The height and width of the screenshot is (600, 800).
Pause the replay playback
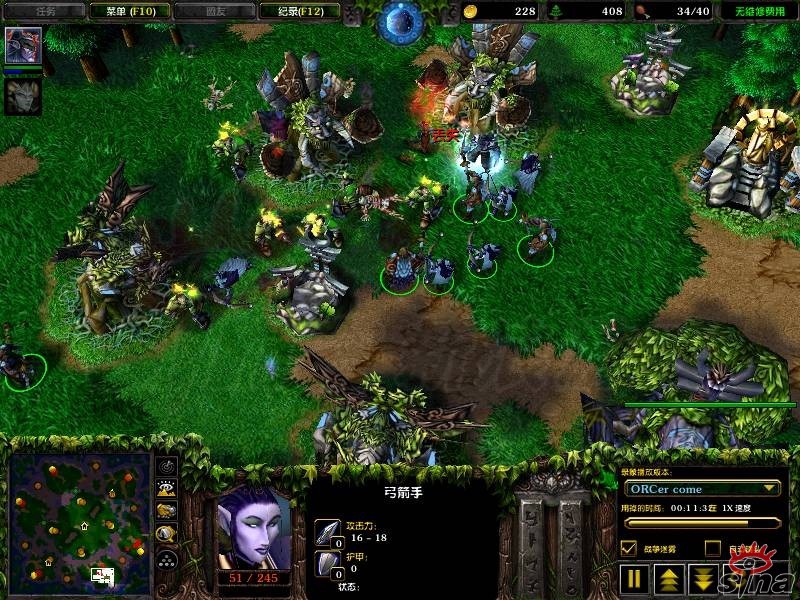(634, 579)
